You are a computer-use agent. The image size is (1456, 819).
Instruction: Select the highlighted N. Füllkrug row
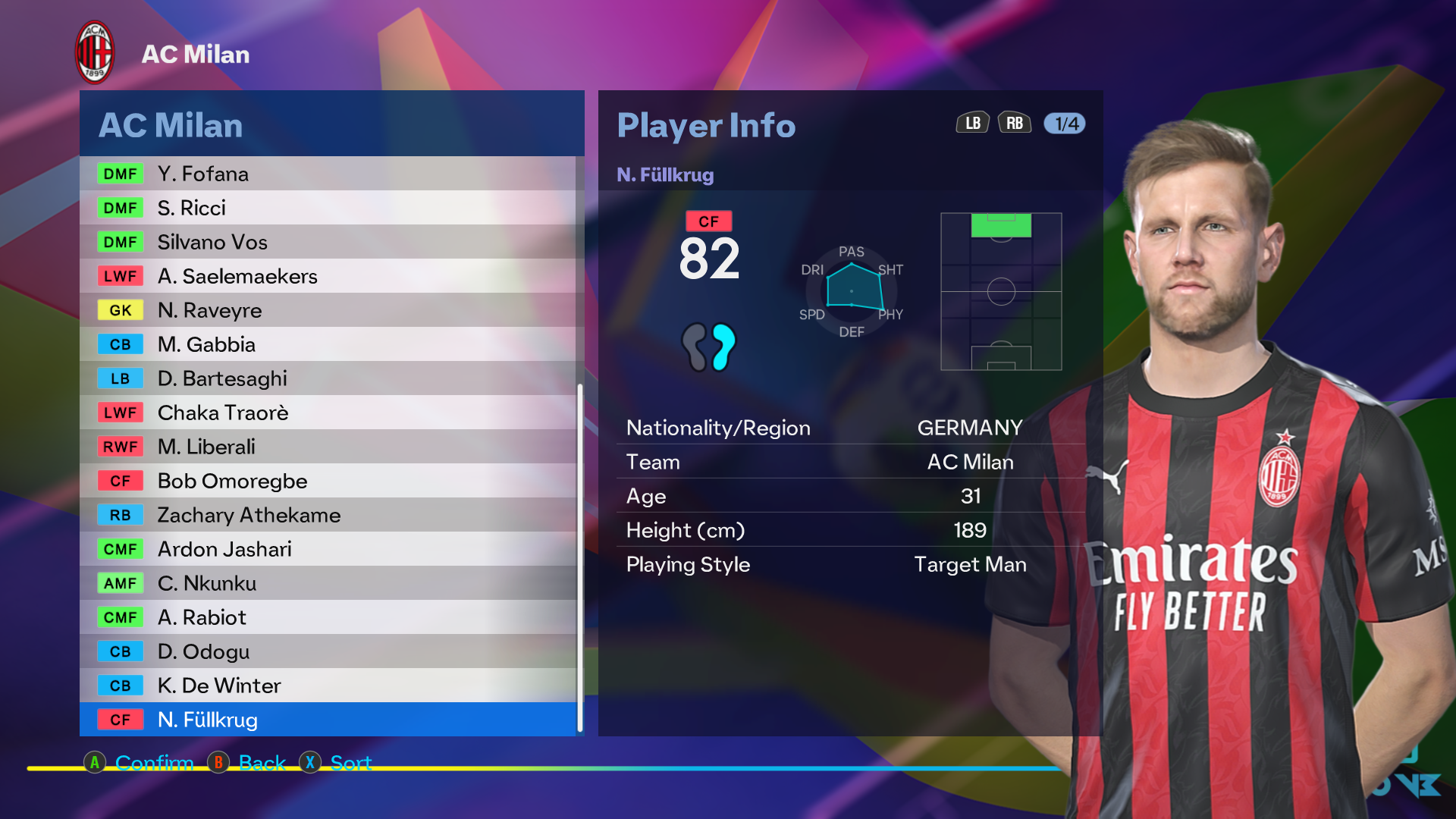tap(328, 720)
